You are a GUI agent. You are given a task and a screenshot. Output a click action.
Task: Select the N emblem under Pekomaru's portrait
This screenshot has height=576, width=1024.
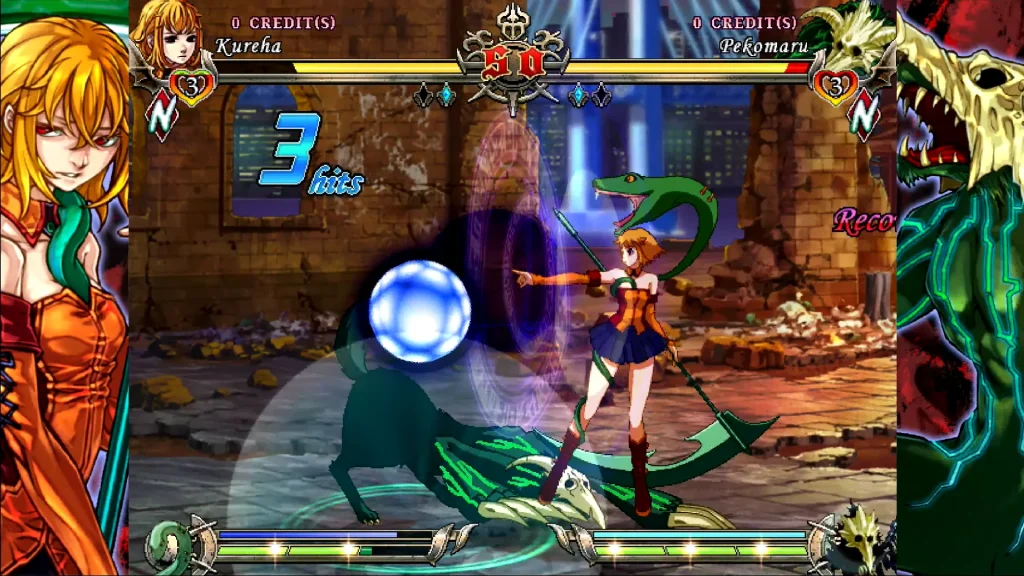(x=863, y=117)
